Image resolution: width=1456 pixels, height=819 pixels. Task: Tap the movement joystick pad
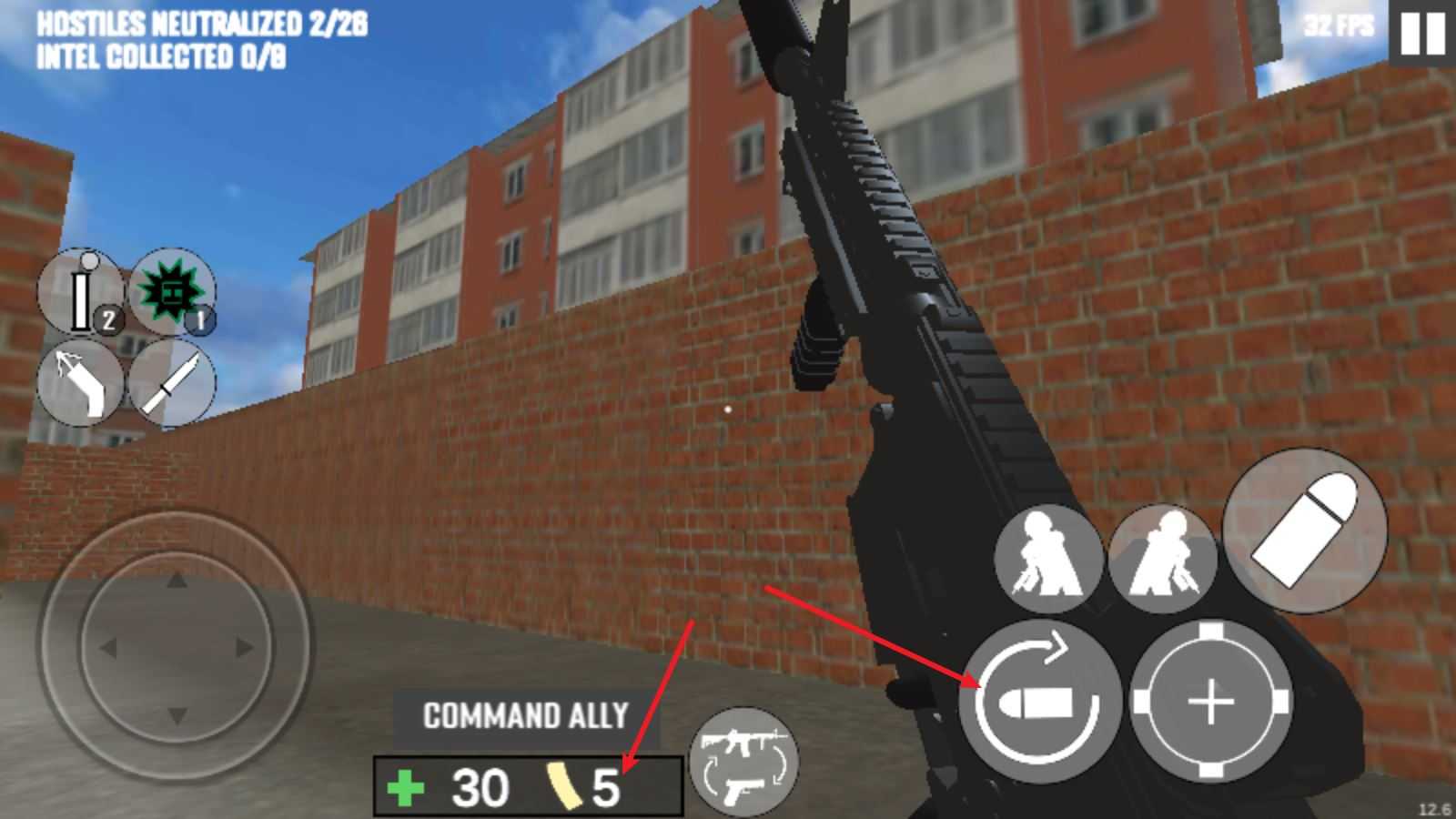click(x=176, y=647)
